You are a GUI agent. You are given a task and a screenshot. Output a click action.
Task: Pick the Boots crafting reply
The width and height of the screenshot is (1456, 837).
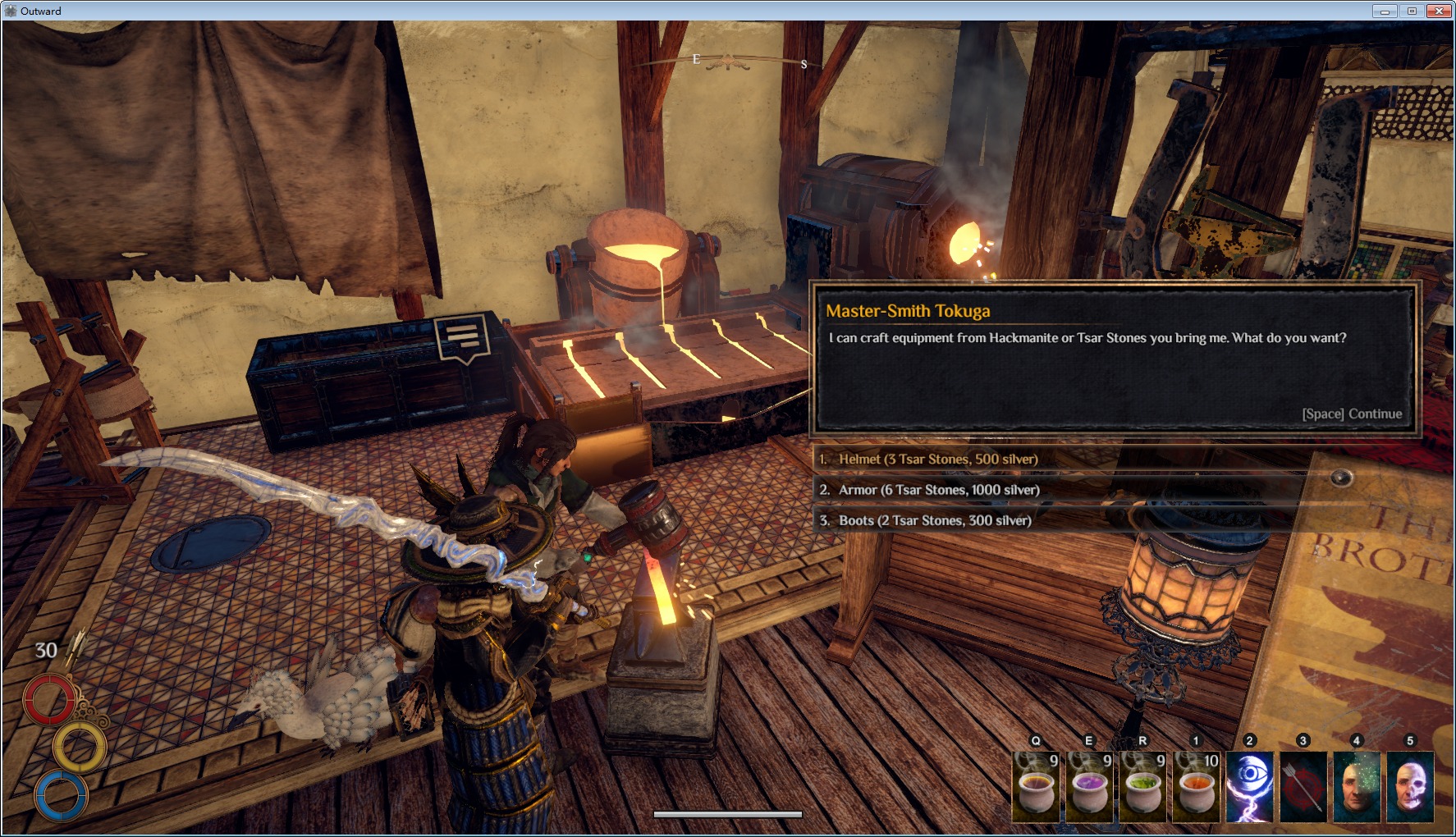tap(935, 520)
